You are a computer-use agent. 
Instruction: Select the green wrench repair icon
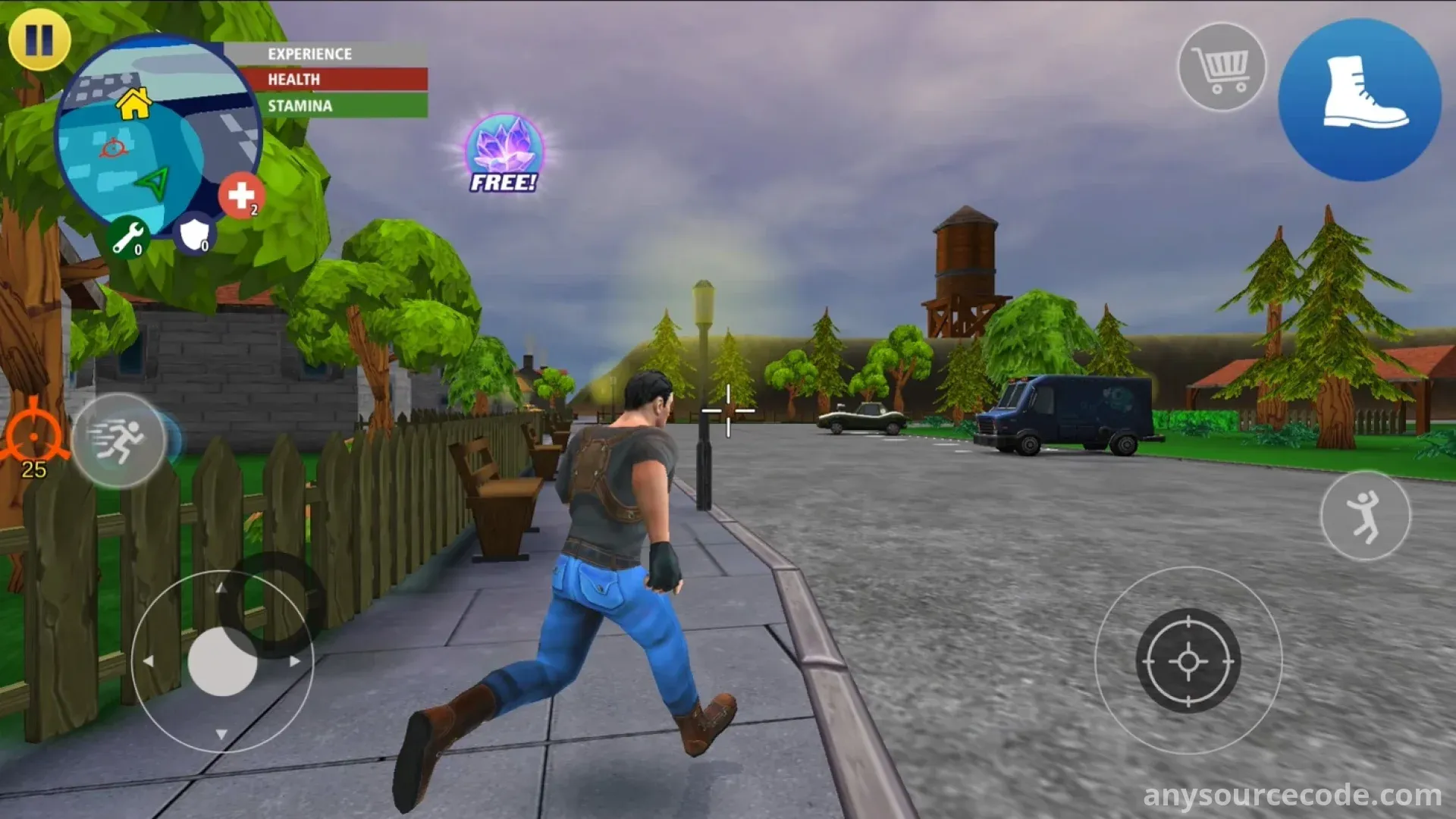127,237
